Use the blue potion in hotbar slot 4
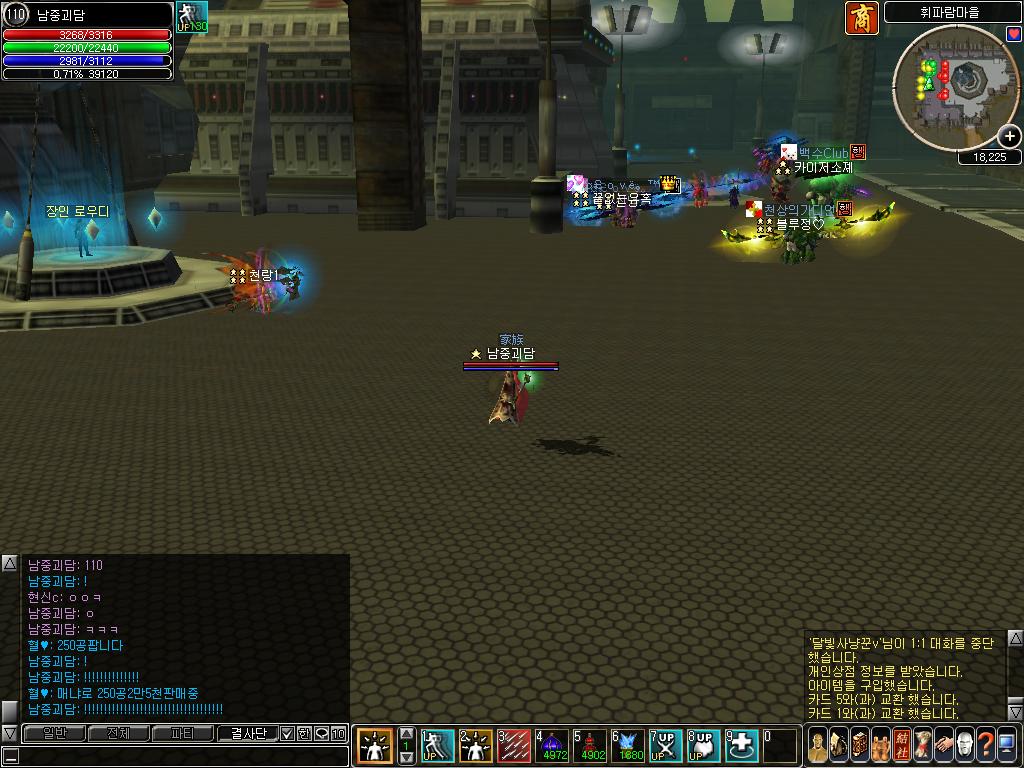The width and height of the screenshot is (1024, 768). pyautogui.click(x=553, y=746)
